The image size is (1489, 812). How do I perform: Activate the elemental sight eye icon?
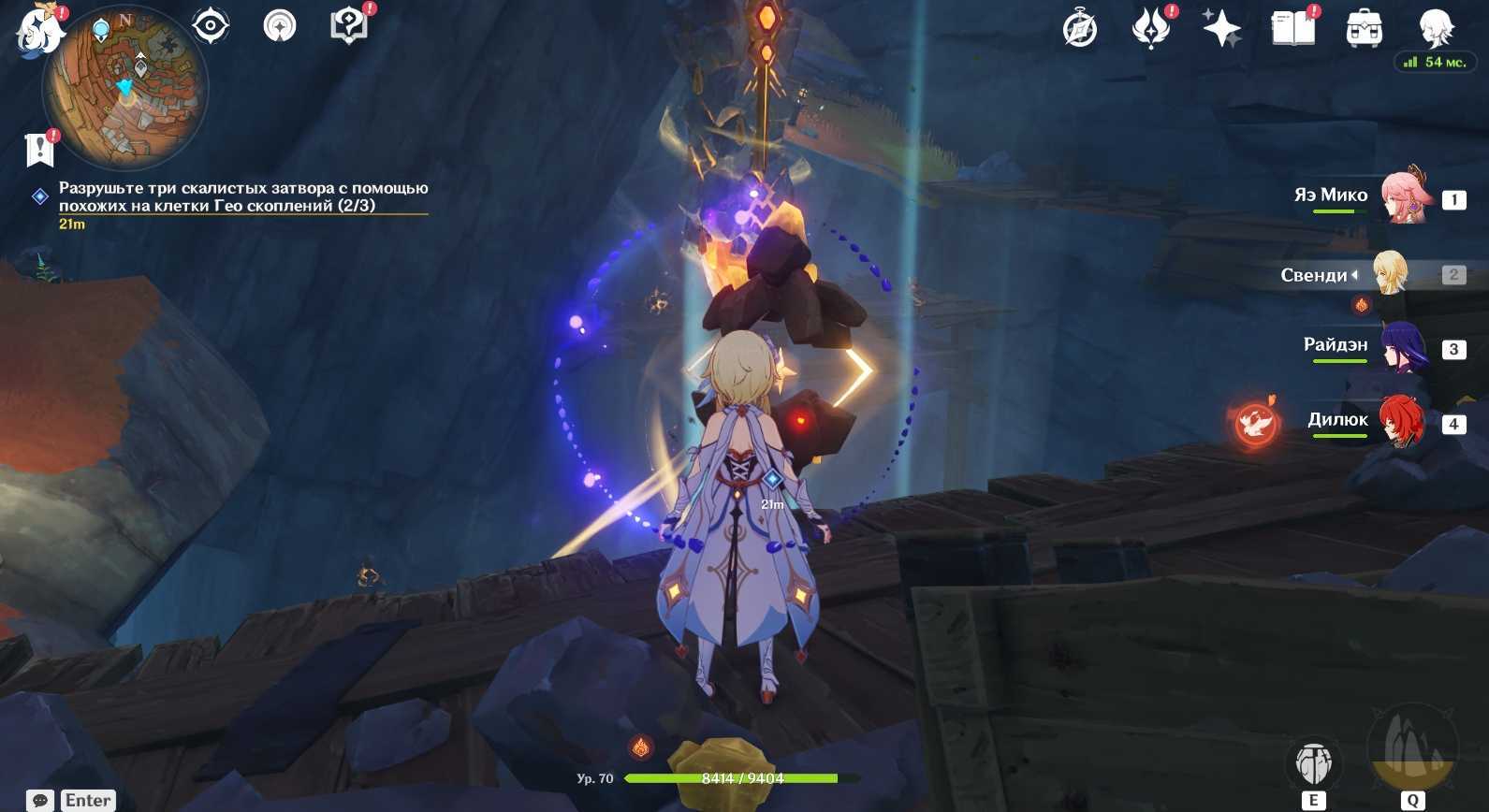tap(211, 25)
